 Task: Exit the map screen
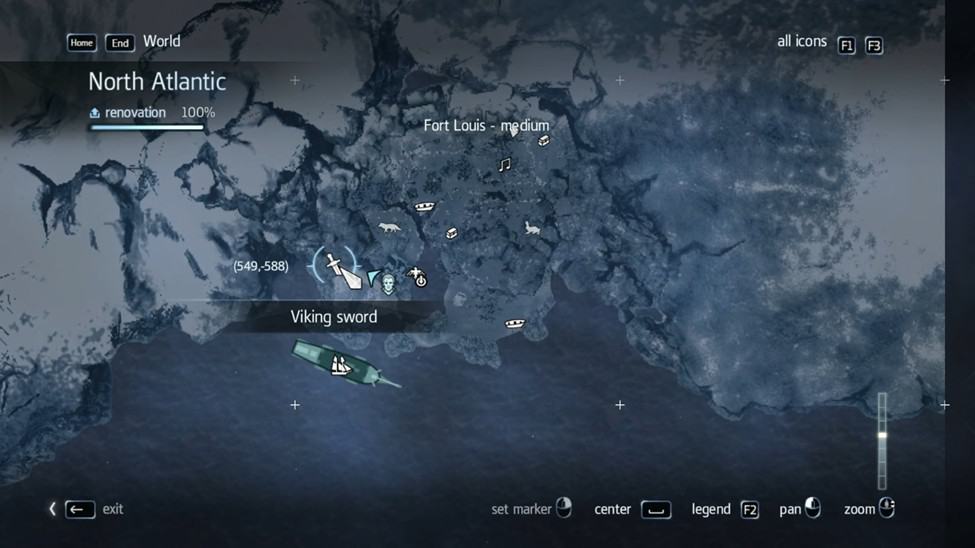[x=80, y=509]
